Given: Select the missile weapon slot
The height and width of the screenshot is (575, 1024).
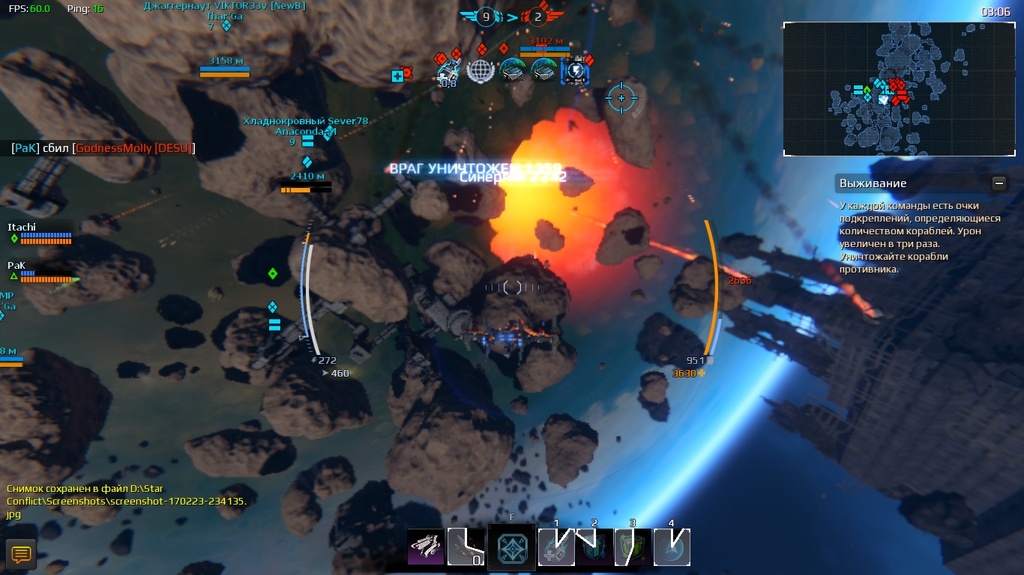Looking at the screenshot, I should [x=428, y=546].
